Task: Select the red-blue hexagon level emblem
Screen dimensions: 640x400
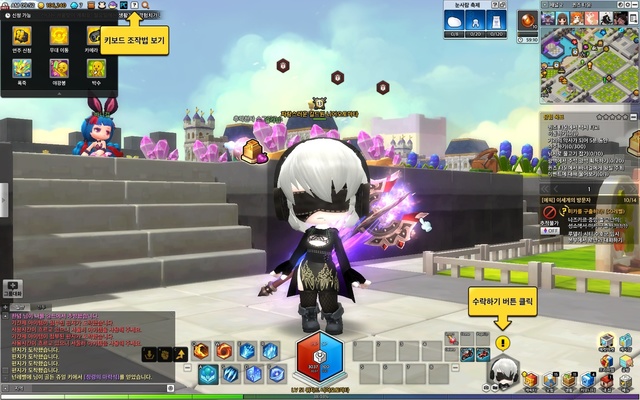Action: tap(319, 360)
